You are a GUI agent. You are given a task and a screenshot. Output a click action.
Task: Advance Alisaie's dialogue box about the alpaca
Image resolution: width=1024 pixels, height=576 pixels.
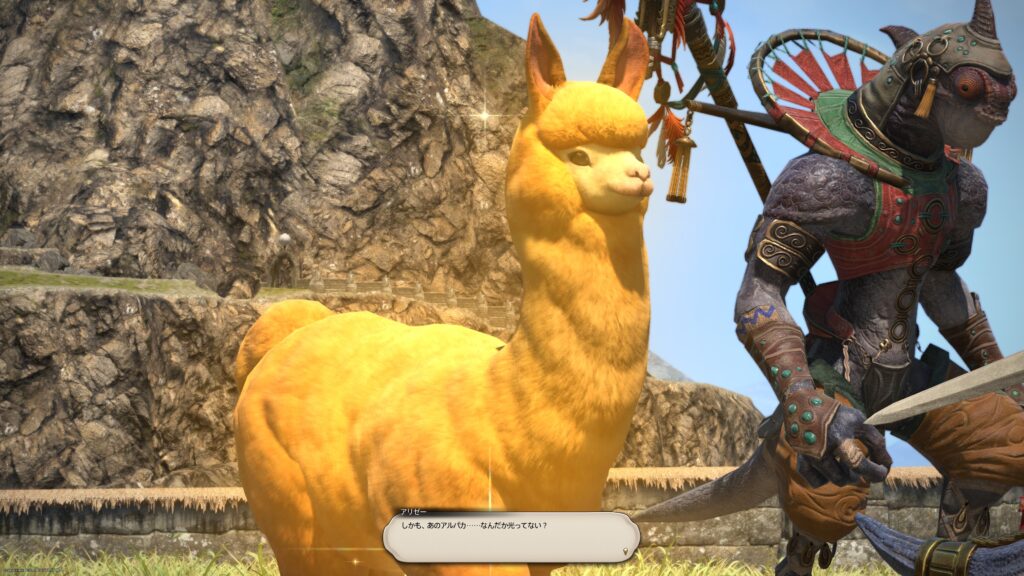pyautogui.click(x=510, y=537)
